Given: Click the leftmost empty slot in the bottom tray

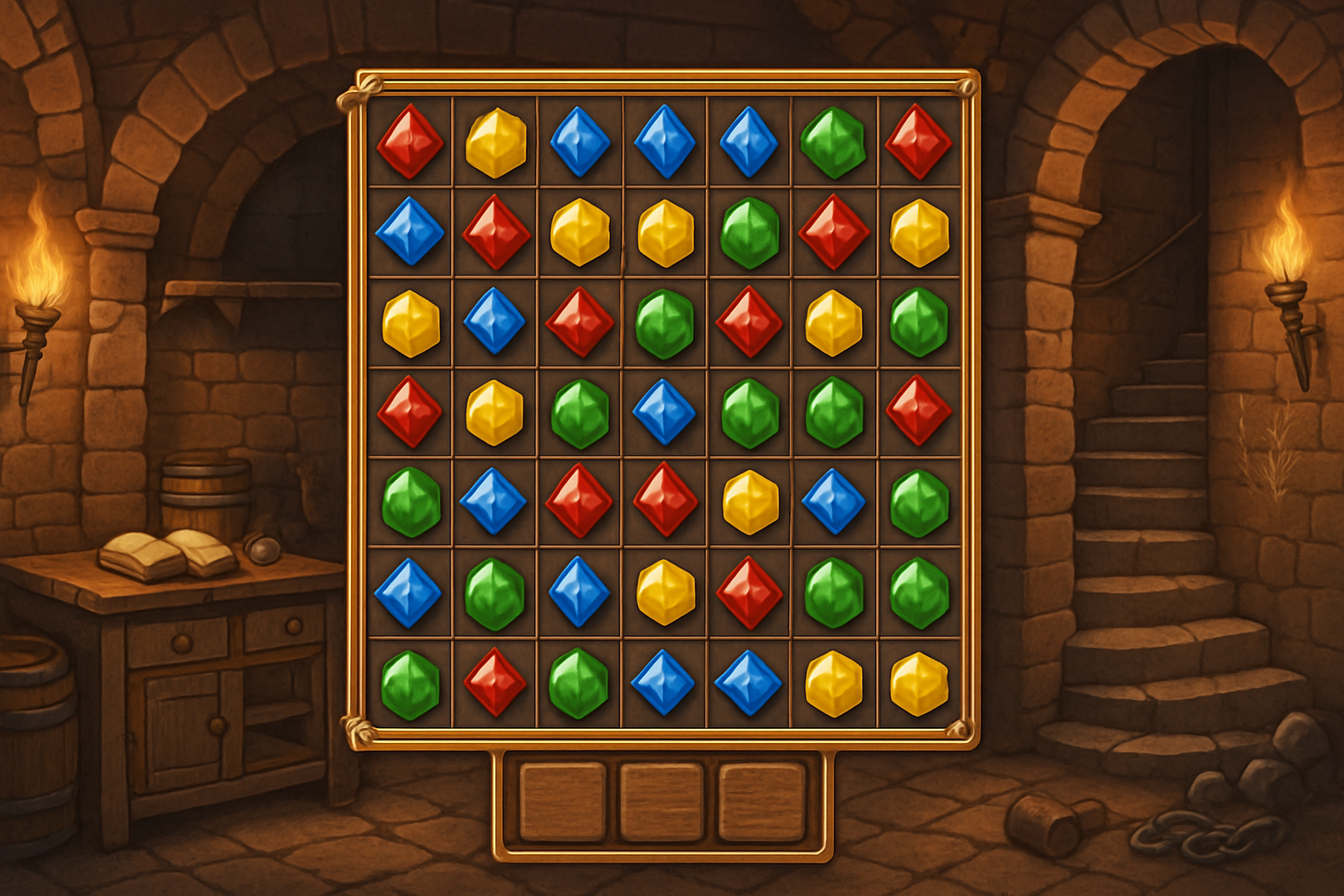Looking at the screenshot, I should tap(564, 801).
